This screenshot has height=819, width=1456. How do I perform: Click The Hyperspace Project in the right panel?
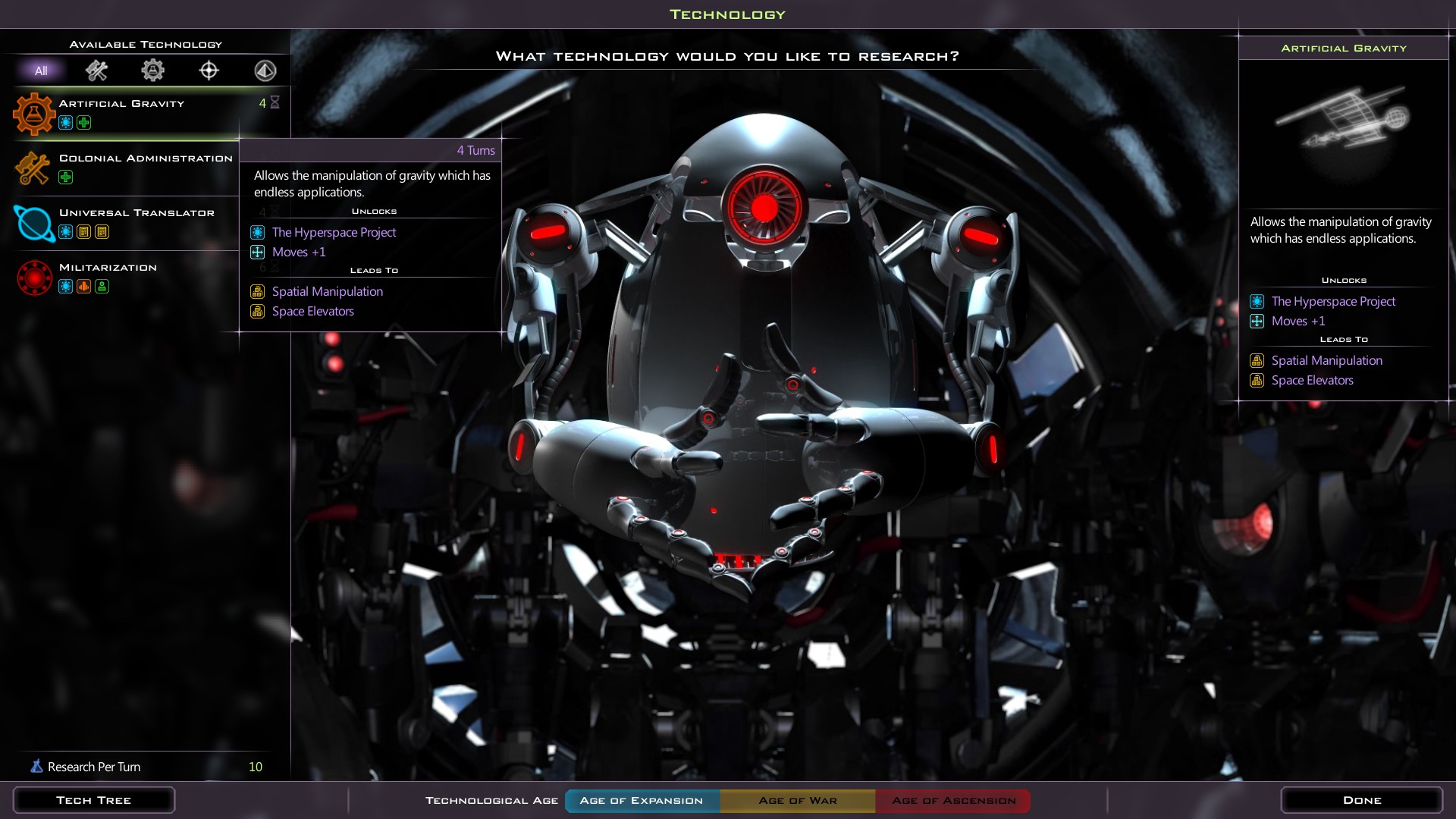(1332, 301)
